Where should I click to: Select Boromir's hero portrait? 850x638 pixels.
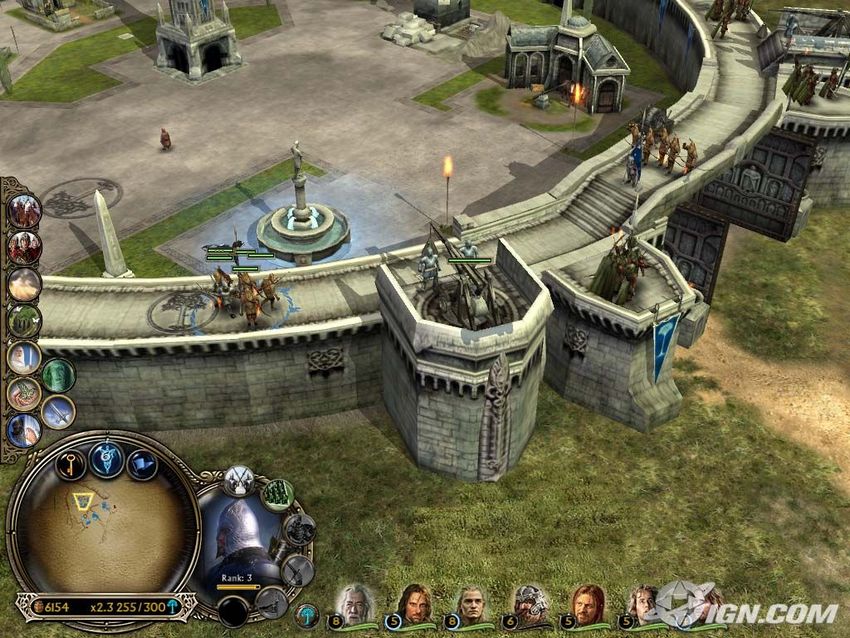(587, 604)
